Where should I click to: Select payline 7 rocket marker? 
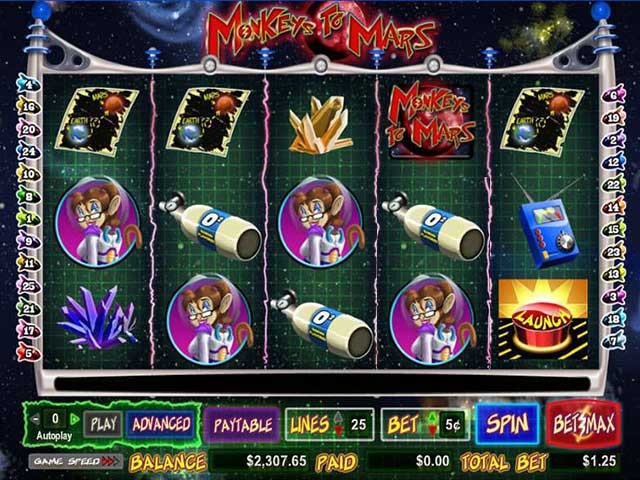612,341
